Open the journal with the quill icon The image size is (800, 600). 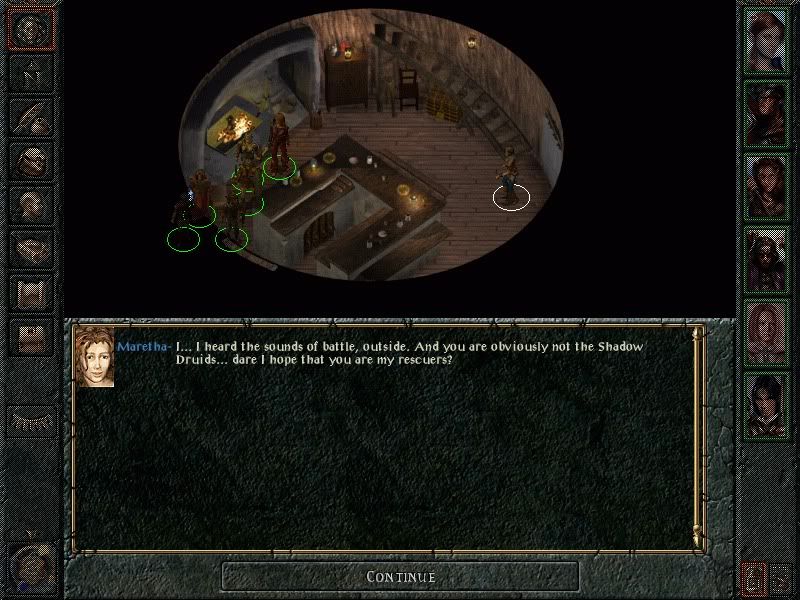pyautogui.click(x=30, y=116)
